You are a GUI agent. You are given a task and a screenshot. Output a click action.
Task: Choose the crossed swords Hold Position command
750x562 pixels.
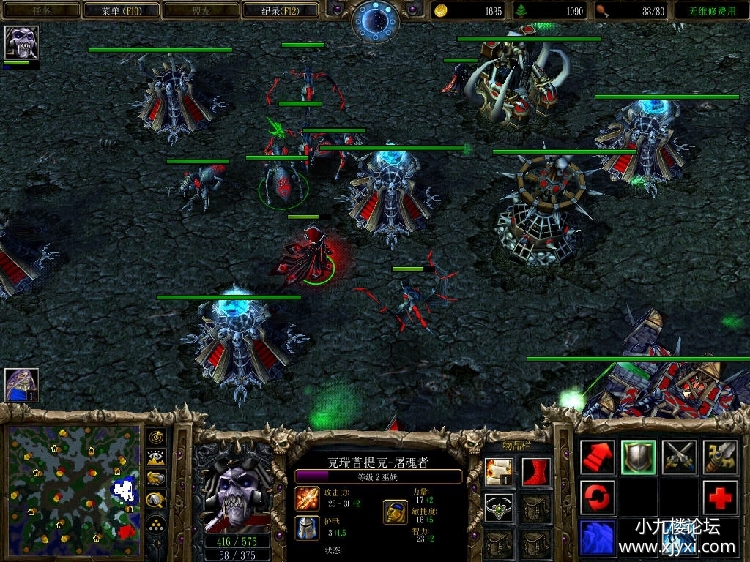point(679,457)
